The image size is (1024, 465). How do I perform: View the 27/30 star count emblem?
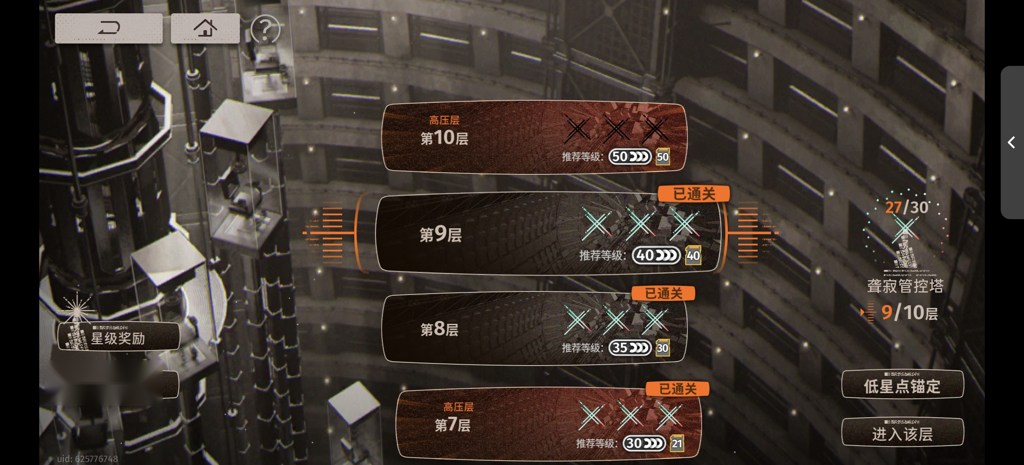(905, 228)
